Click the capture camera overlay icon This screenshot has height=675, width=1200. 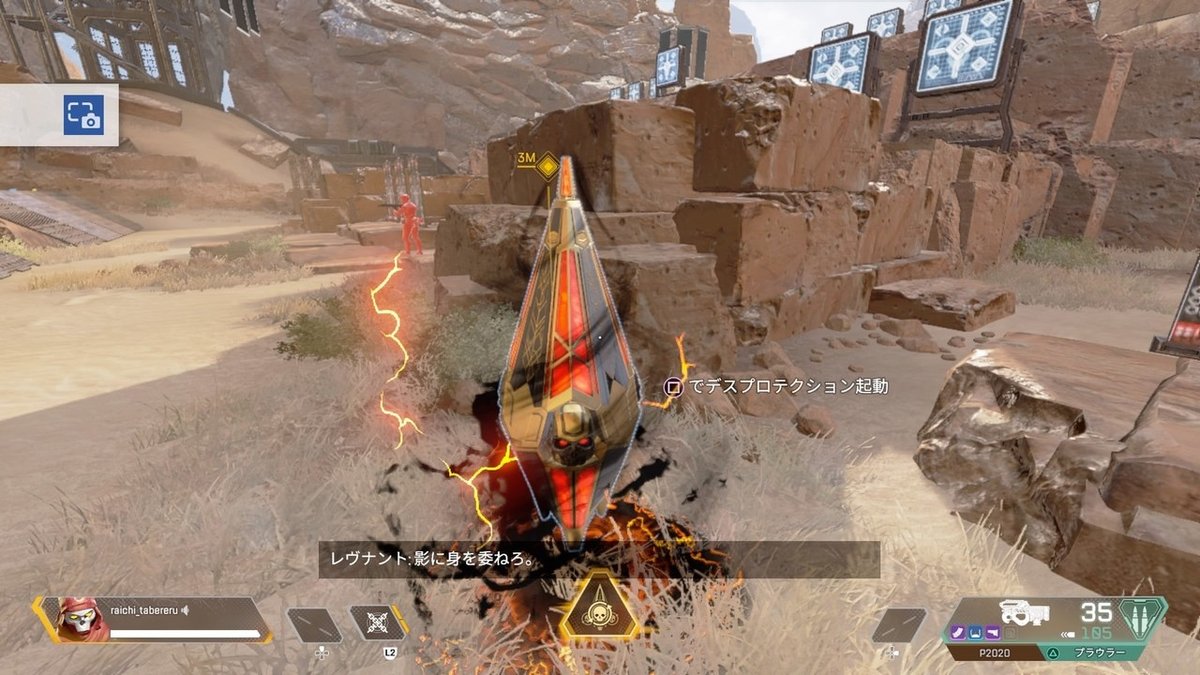(84, 115)
